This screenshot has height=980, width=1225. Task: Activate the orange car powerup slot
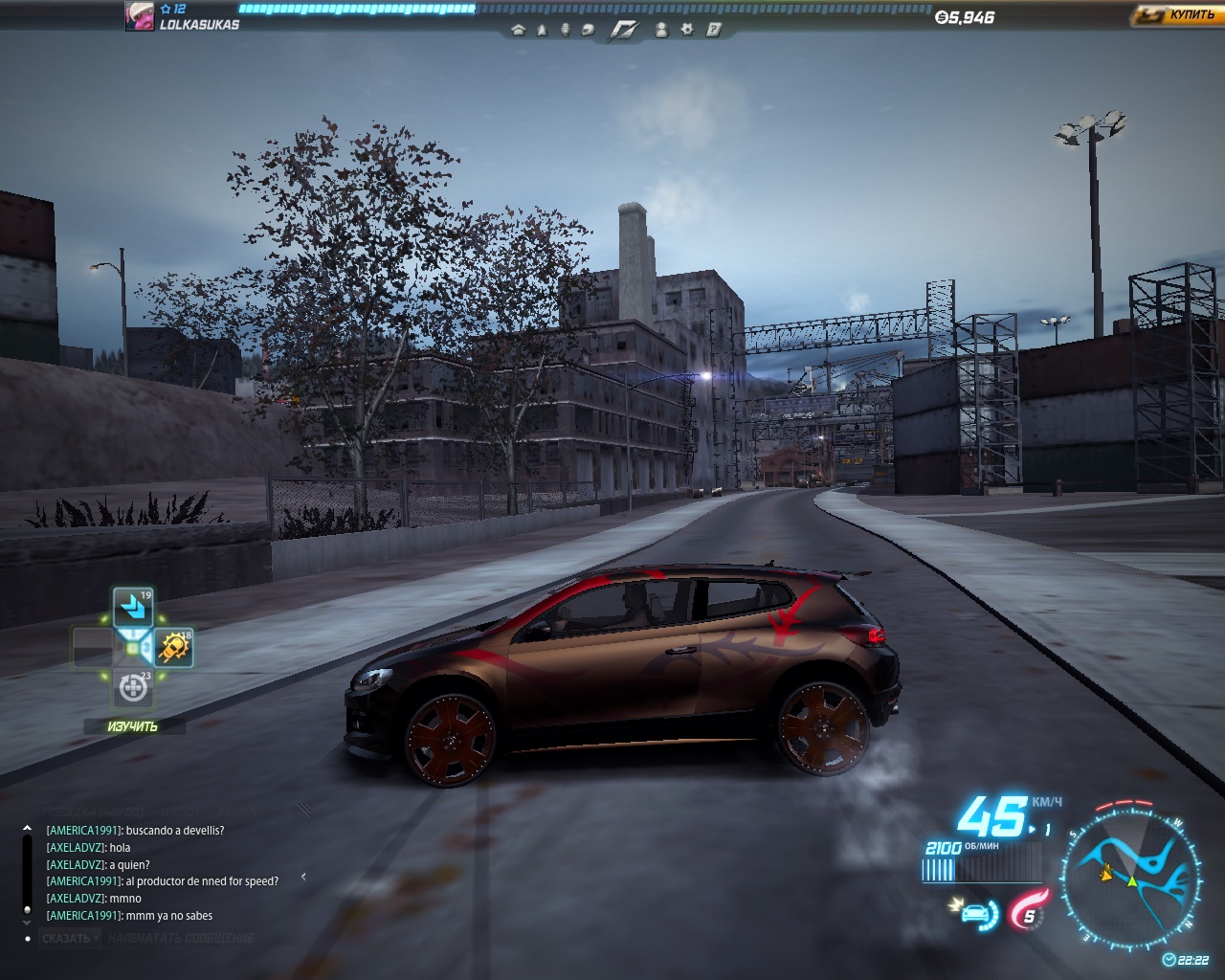174,648
